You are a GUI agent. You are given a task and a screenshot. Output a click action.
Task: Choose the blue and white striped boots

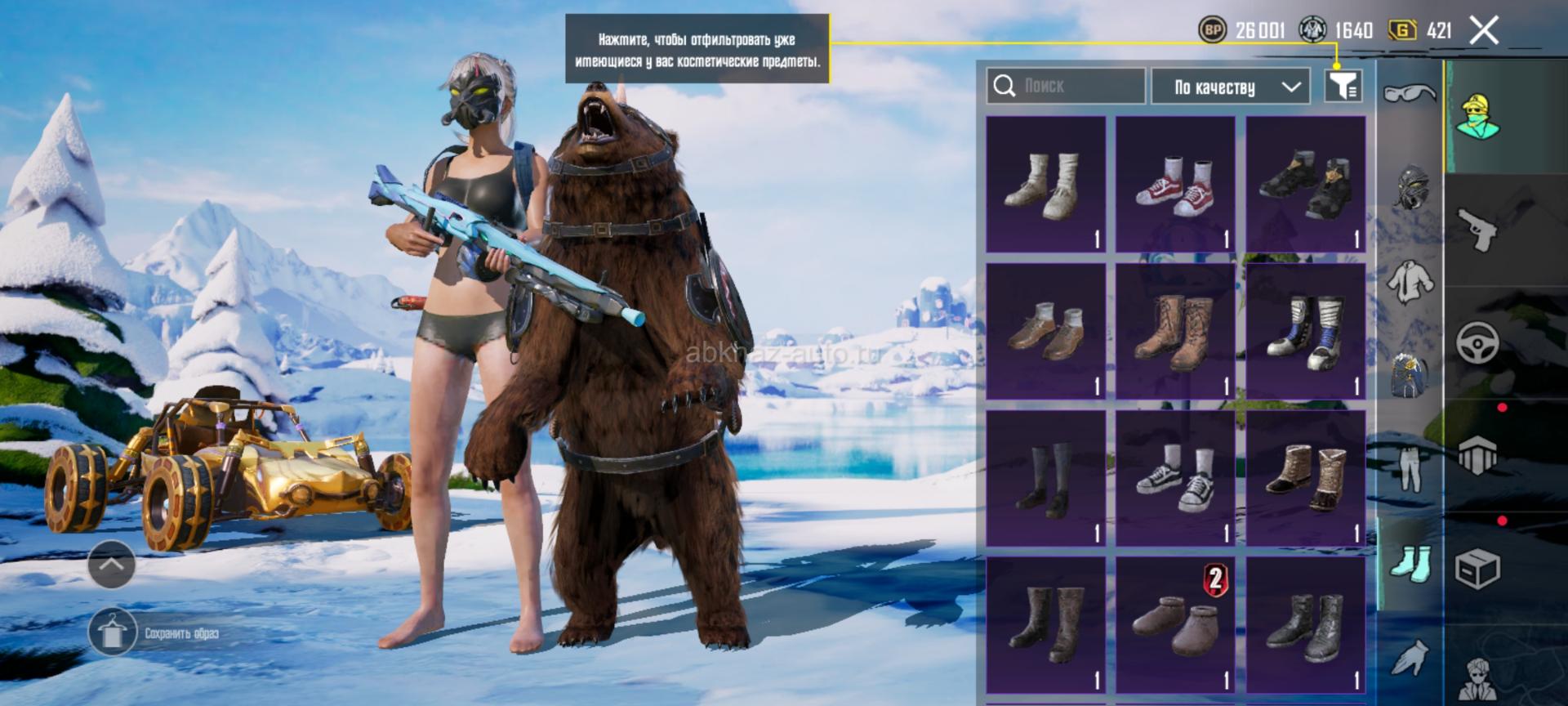[x=1305, y=331]
